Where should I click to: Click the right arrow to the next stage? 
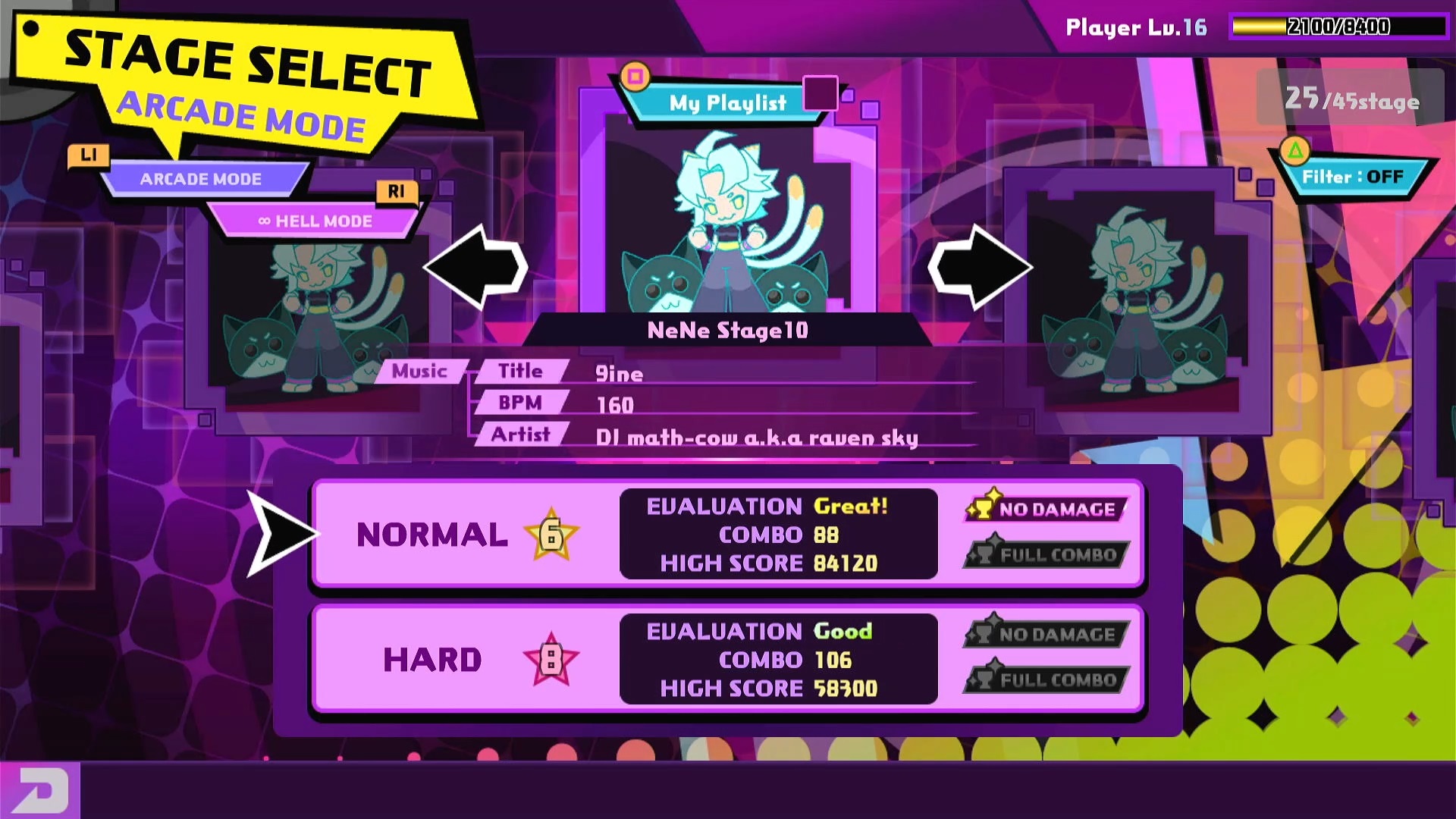[x=980, y=267]
